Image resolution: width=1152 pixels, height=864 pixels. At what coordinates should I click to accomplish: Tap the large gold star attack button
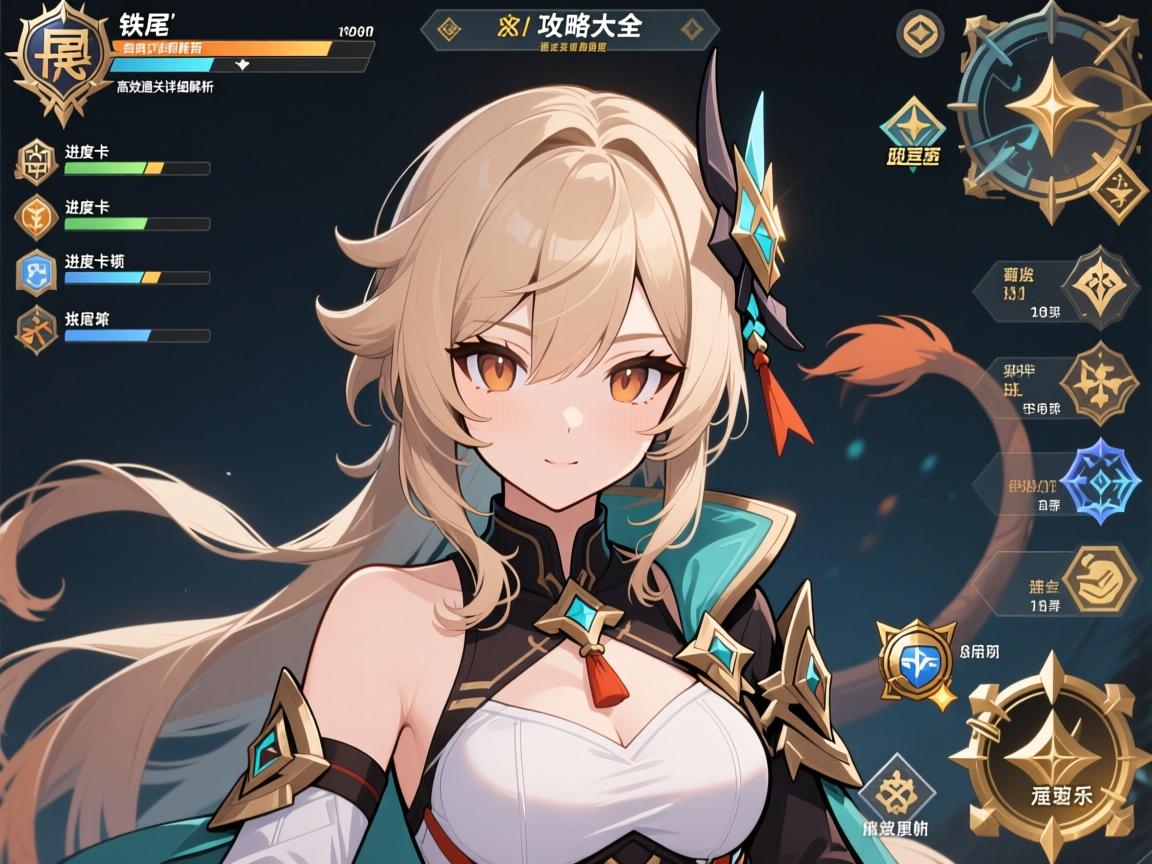[x=1050, y=756]
